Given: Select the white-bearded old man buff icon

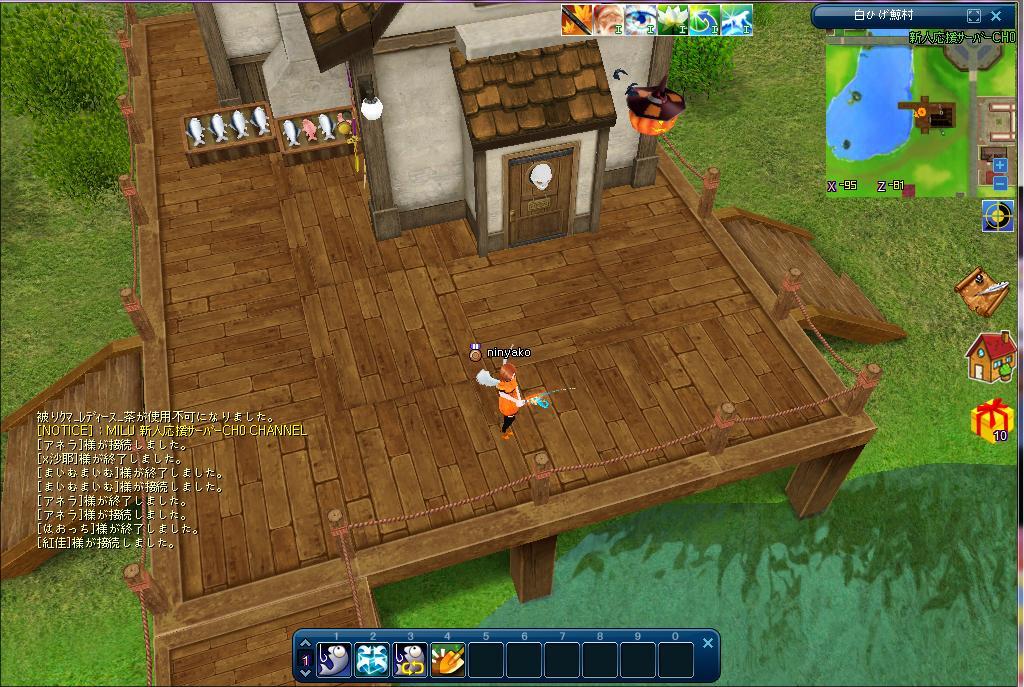Looking at the screenshot, I should (608, 20).
